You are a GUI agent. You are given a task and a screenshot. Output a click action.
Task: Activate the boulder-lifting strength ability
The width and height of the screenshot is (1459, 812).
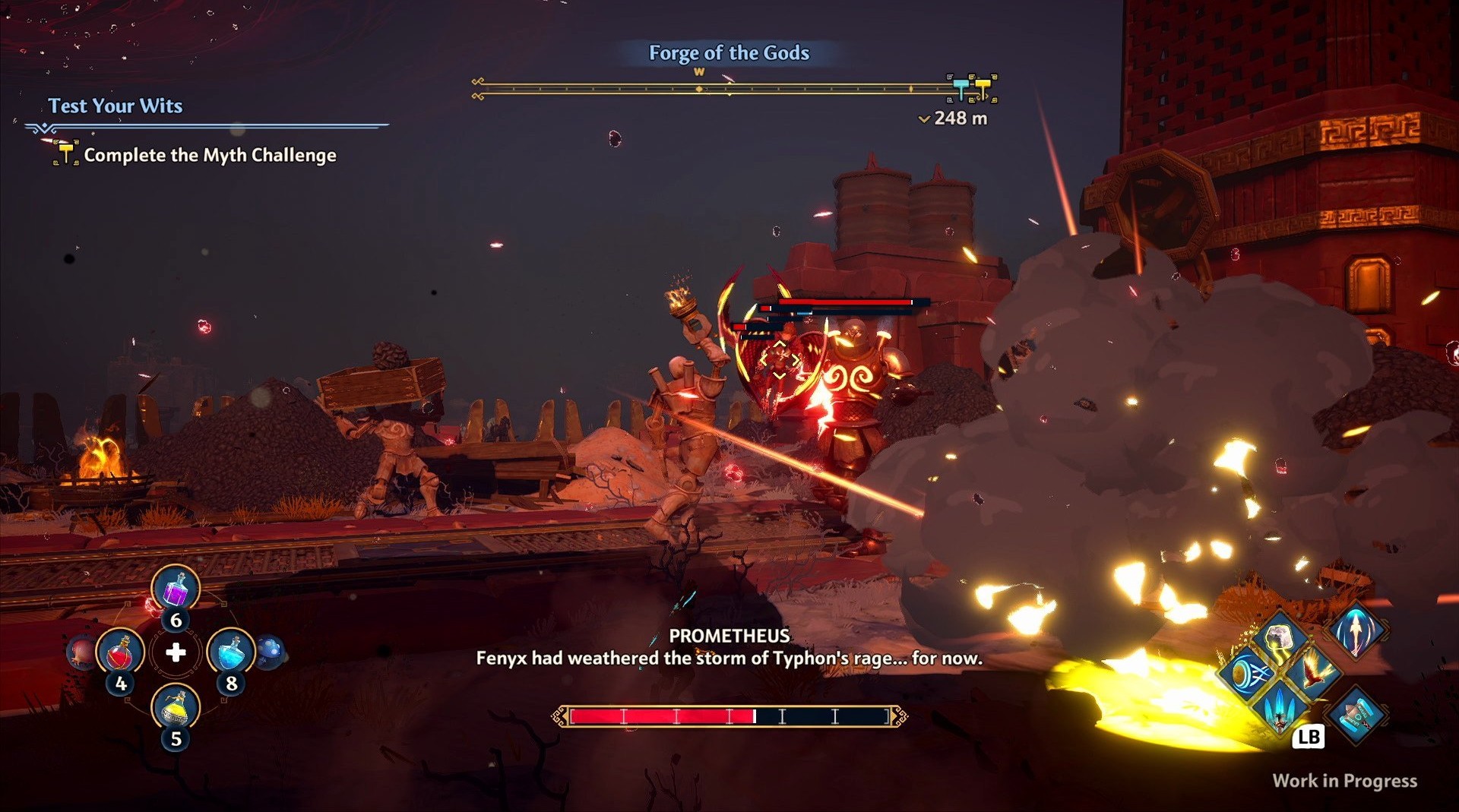pyautogui.click(x=1280, y=637)
